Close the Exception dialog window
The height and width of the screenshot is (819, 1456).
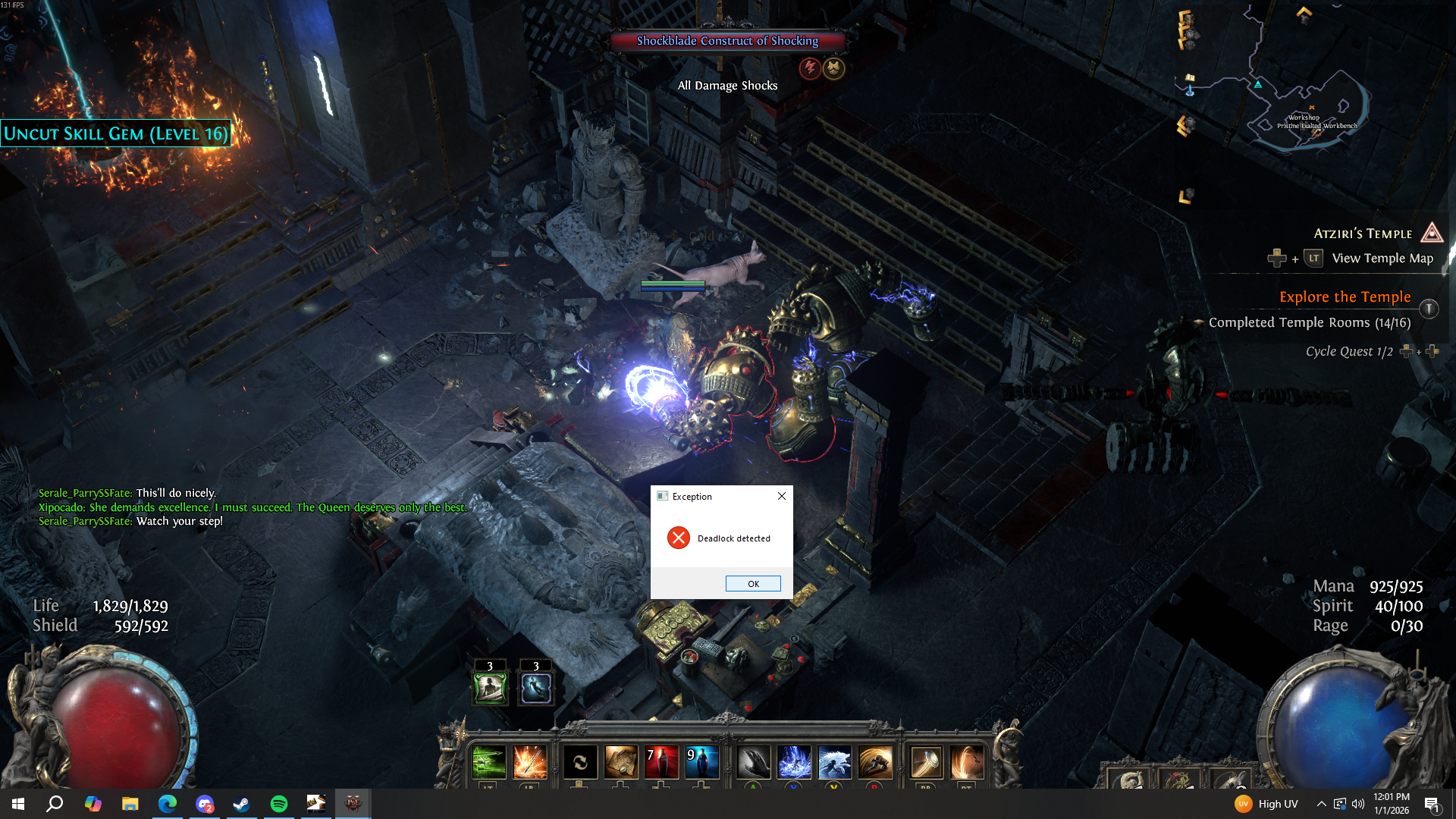coord(782,496)
